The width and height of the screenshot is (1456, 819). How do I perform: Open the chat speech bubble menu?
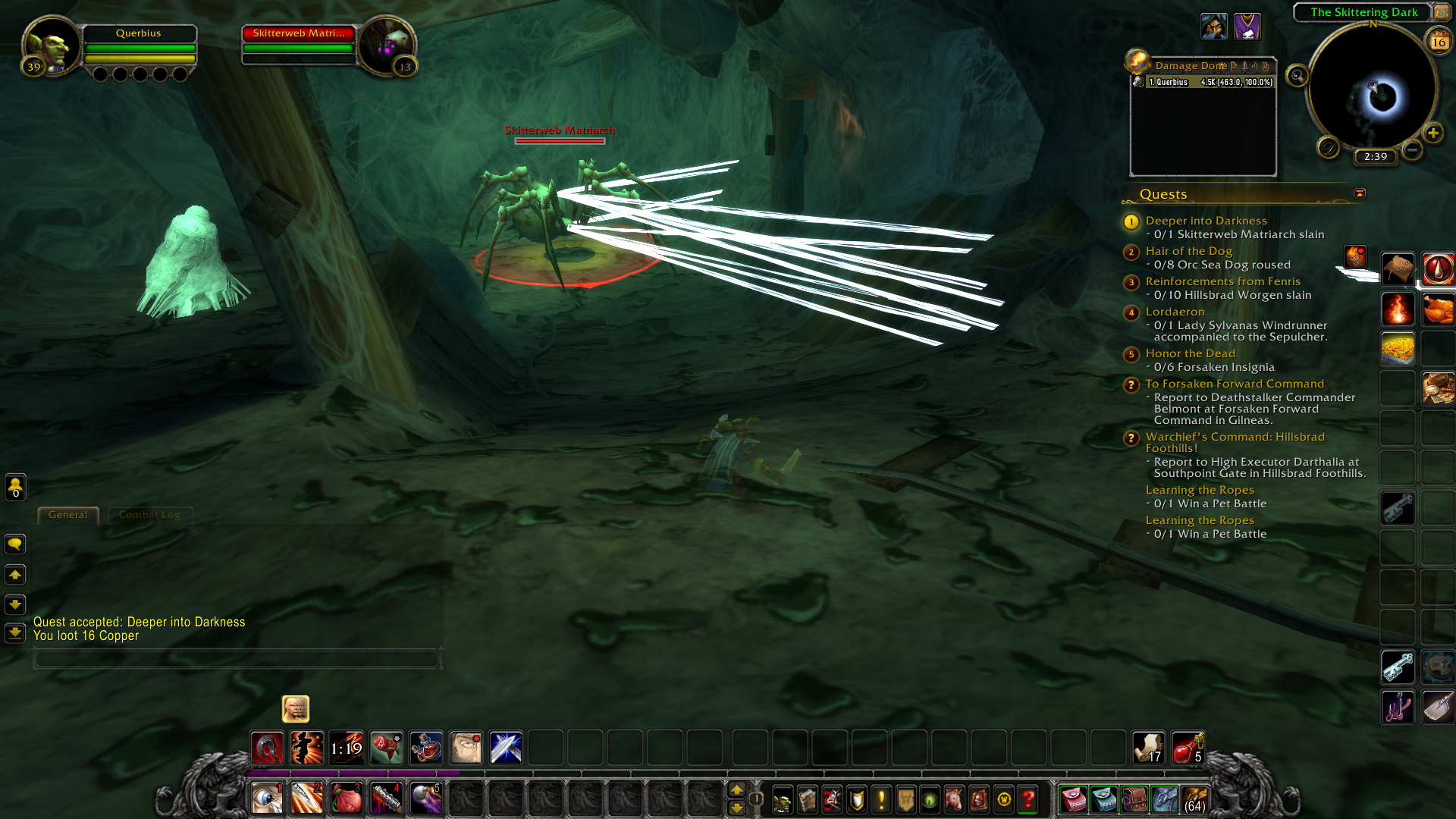coord(15,544)
